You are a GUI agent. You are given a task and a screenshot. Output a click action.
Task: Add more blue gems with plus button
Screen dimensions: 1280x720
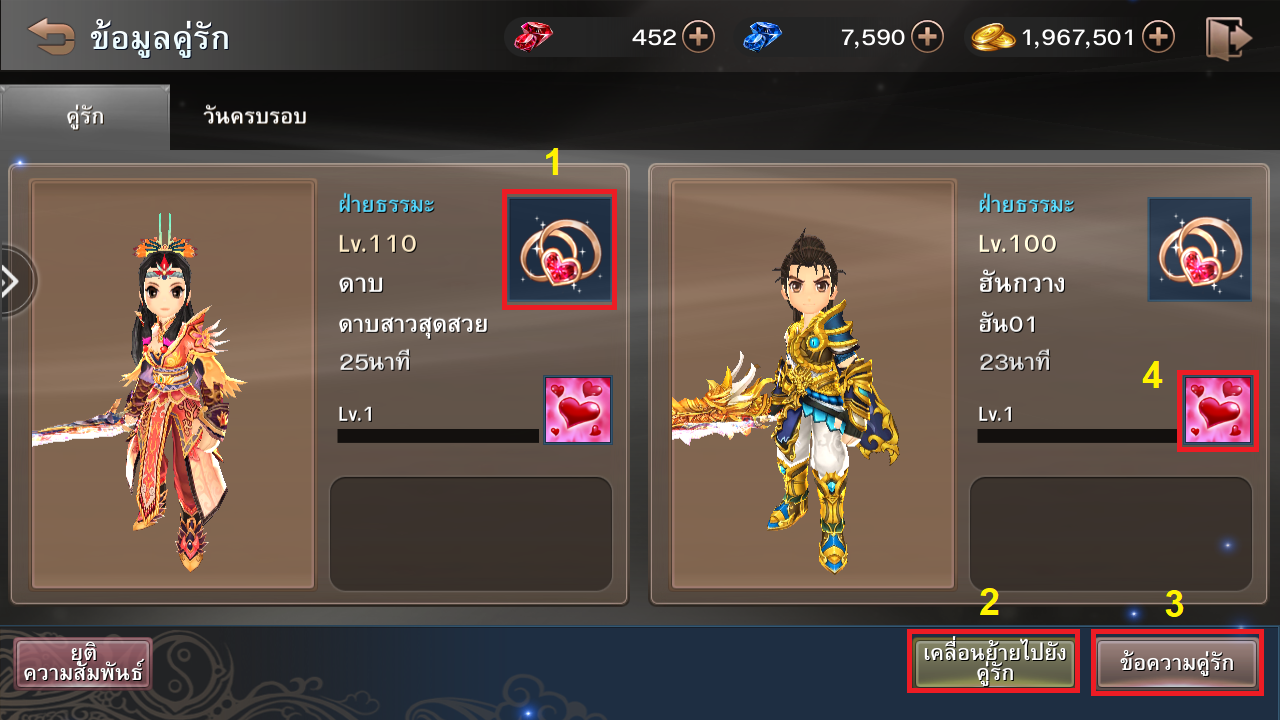pyautogui.click(x=928, y=38)
